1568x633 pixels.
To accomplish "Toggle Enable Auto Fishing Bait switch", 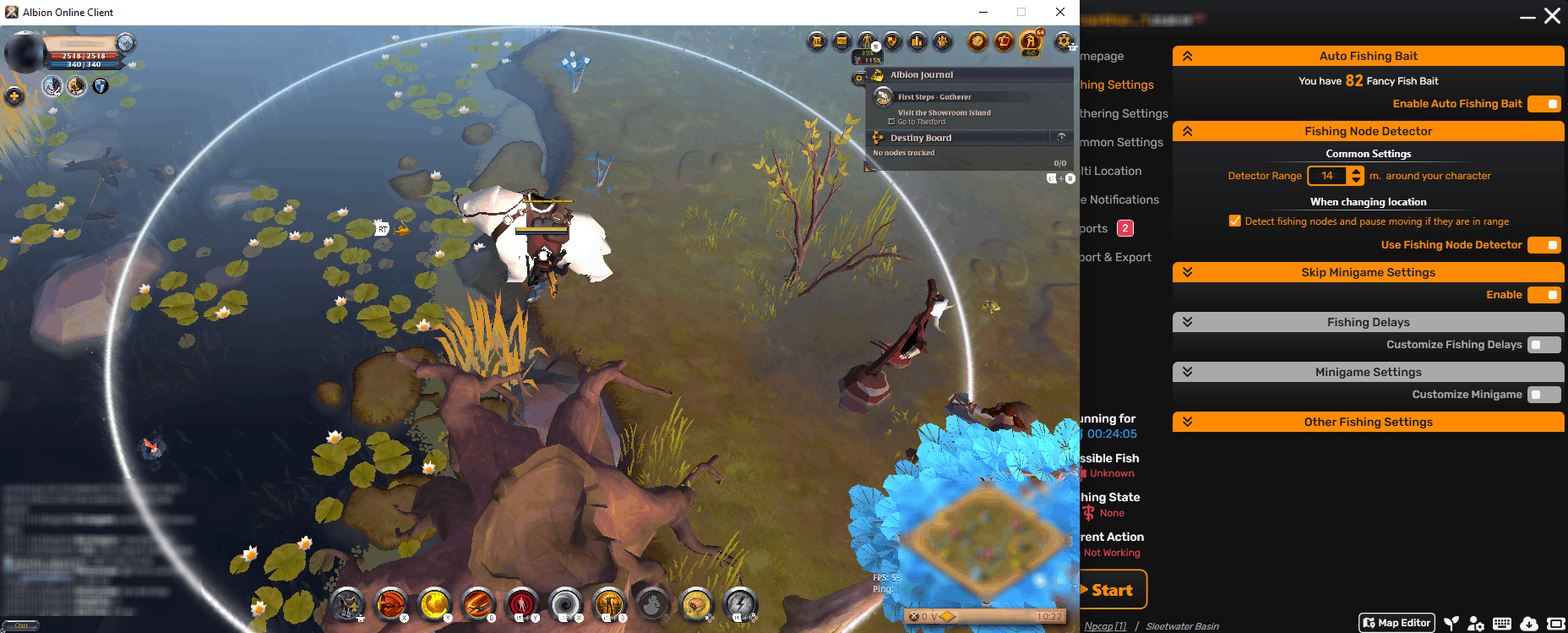I will click(x=1544, y=104).
